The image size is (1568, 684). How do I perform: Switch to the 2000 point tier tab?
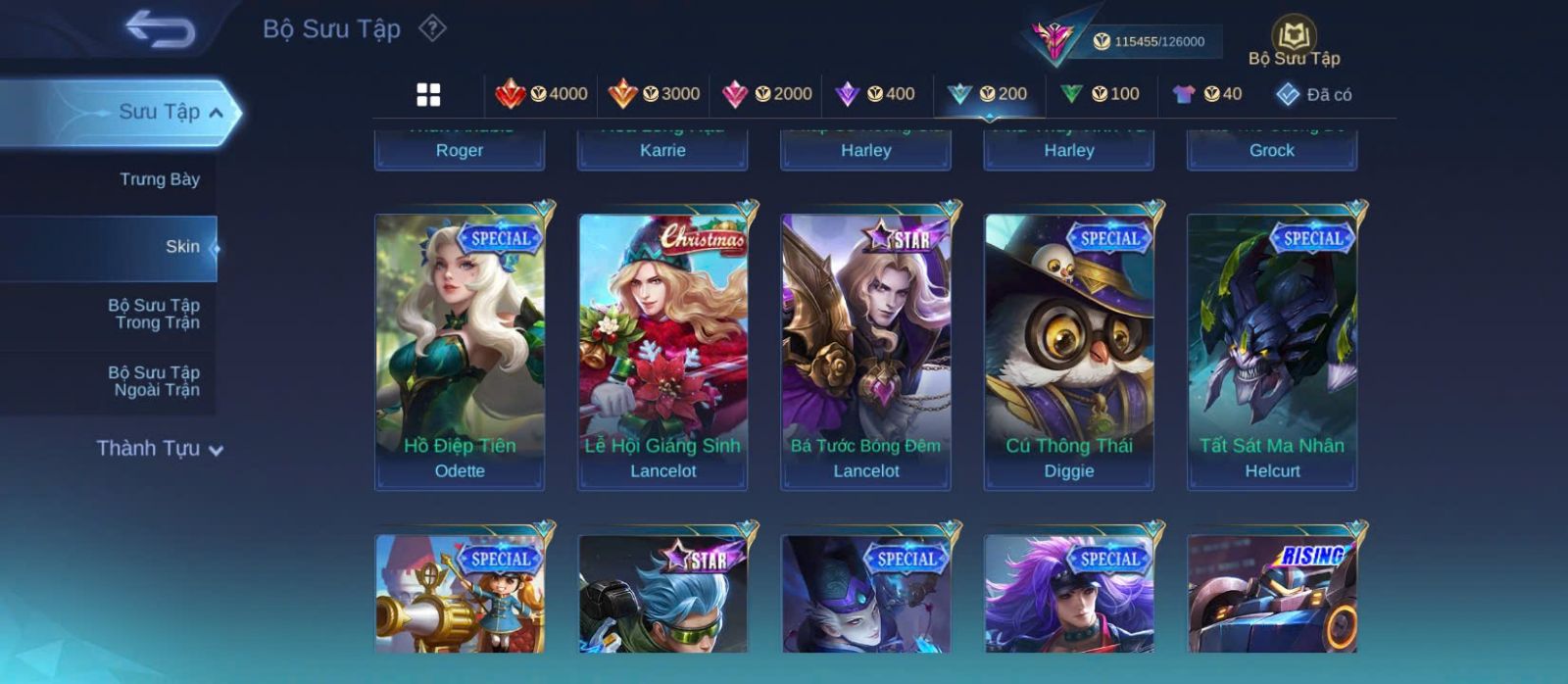766,94
